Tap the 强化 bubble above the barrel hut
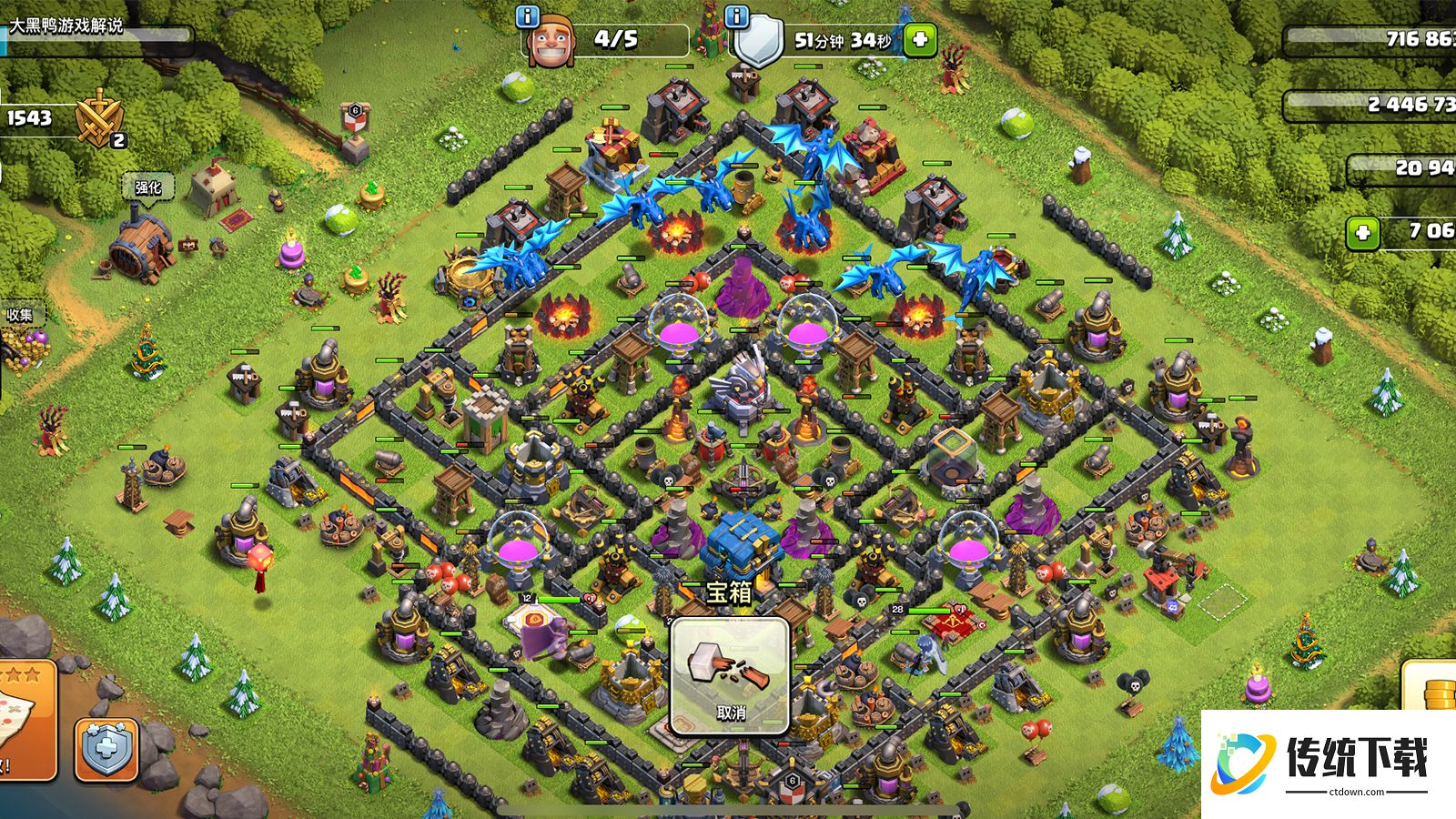This screenshot has height=819, width=1456. [147, 187]
